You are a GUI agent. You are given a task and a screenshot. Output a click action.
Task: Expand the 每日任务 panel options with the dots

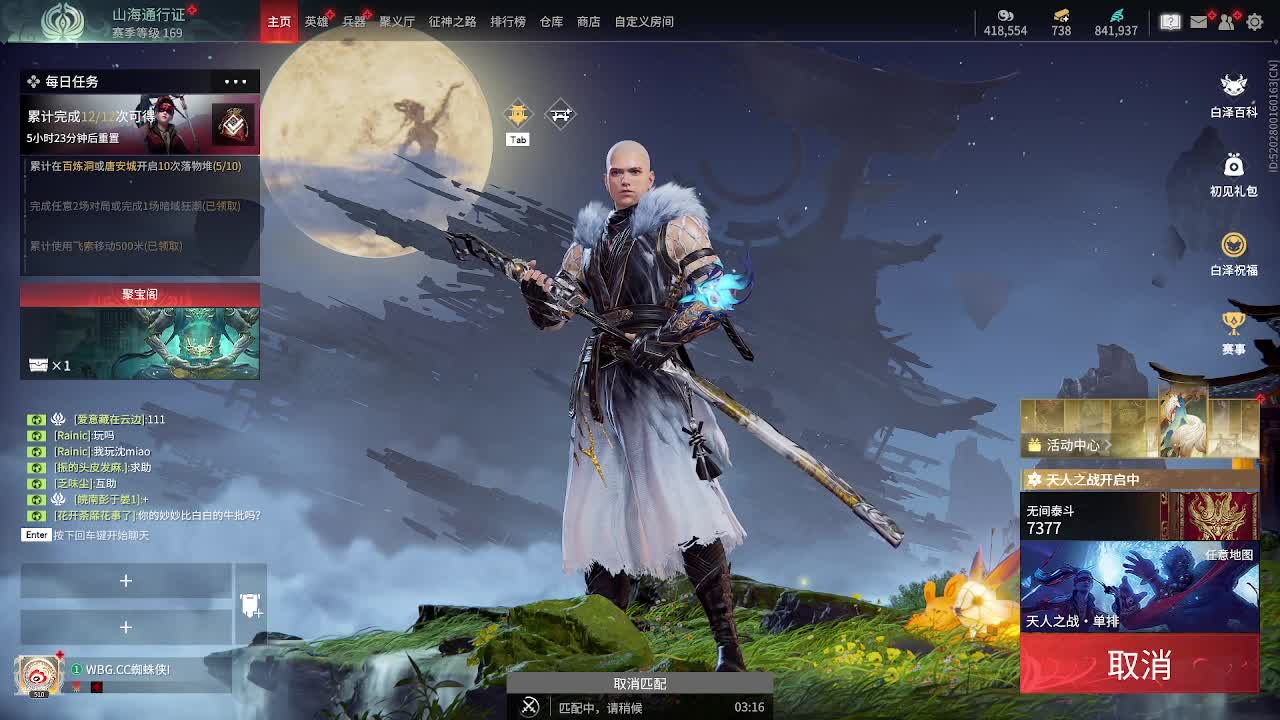[235, 81]
